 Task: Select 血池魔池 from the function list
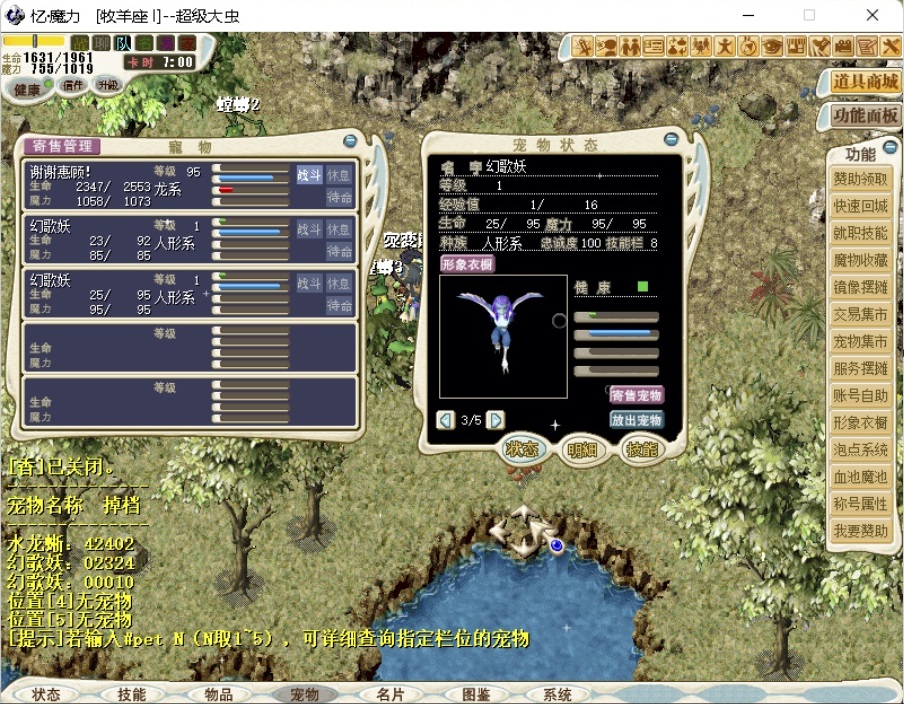(860, 477)
